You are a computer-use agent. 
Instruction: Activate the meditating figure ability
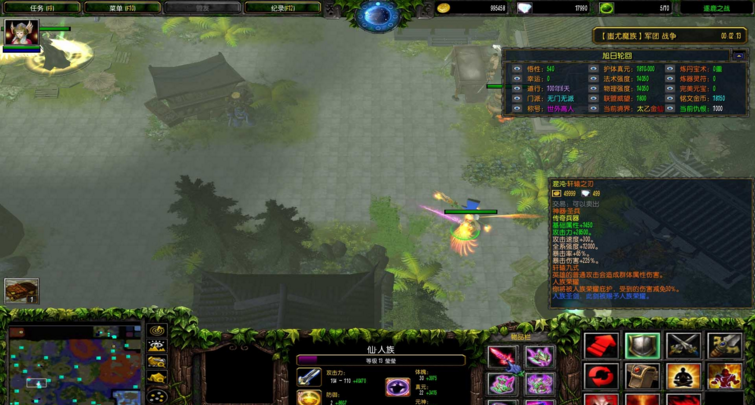[x=684, y=377]
